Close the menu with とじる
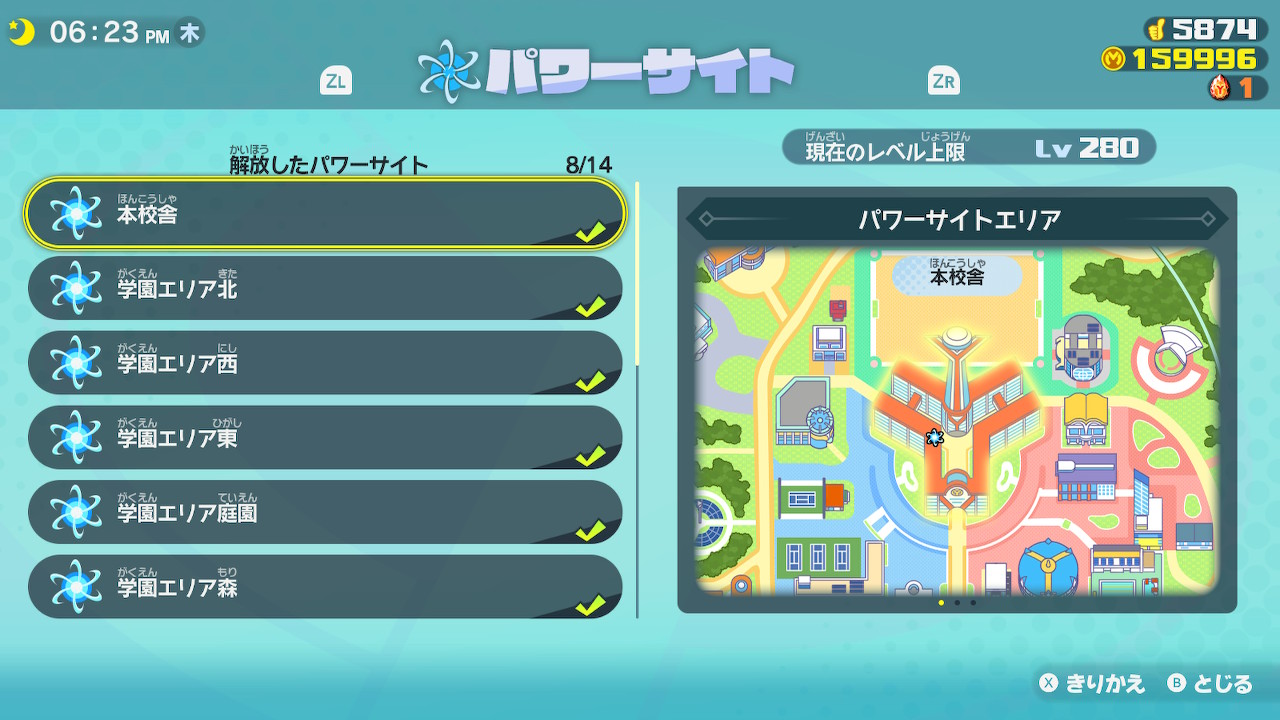Viewport: 1280px width, 720px height. [1210, 684]
